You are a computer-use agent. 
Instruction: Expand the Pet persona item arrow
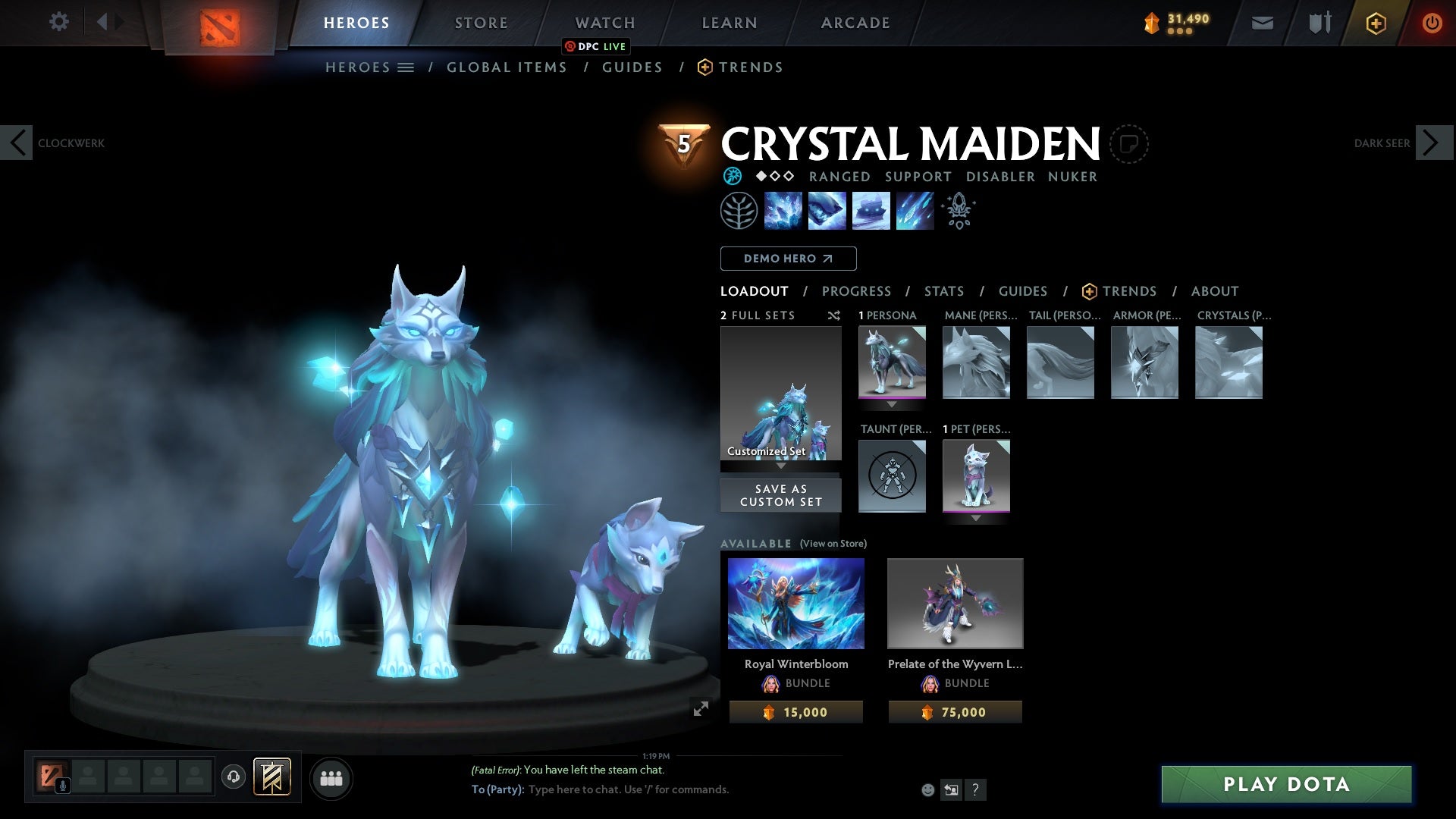point(977,518)
